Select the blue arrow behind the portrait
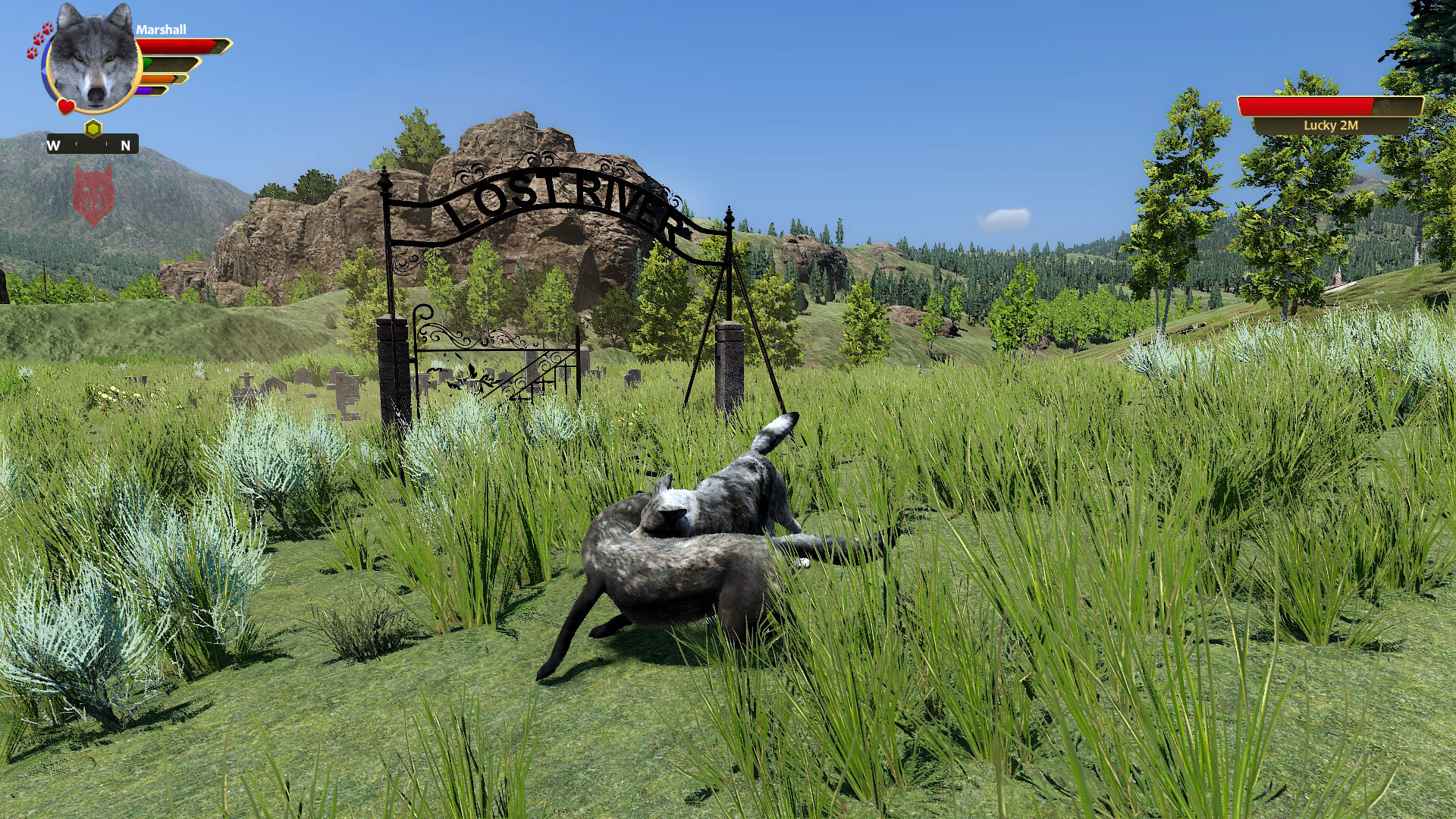The height and width of the screenshot is (819, 1456). click(x=45, y=69)
